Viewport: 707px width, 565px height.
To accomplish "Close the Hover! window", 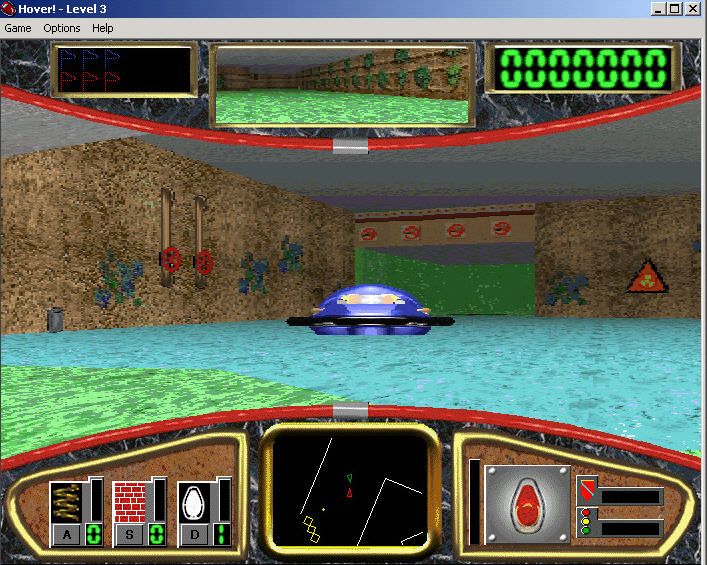I will pyautogui.click(x=693, y=9).
